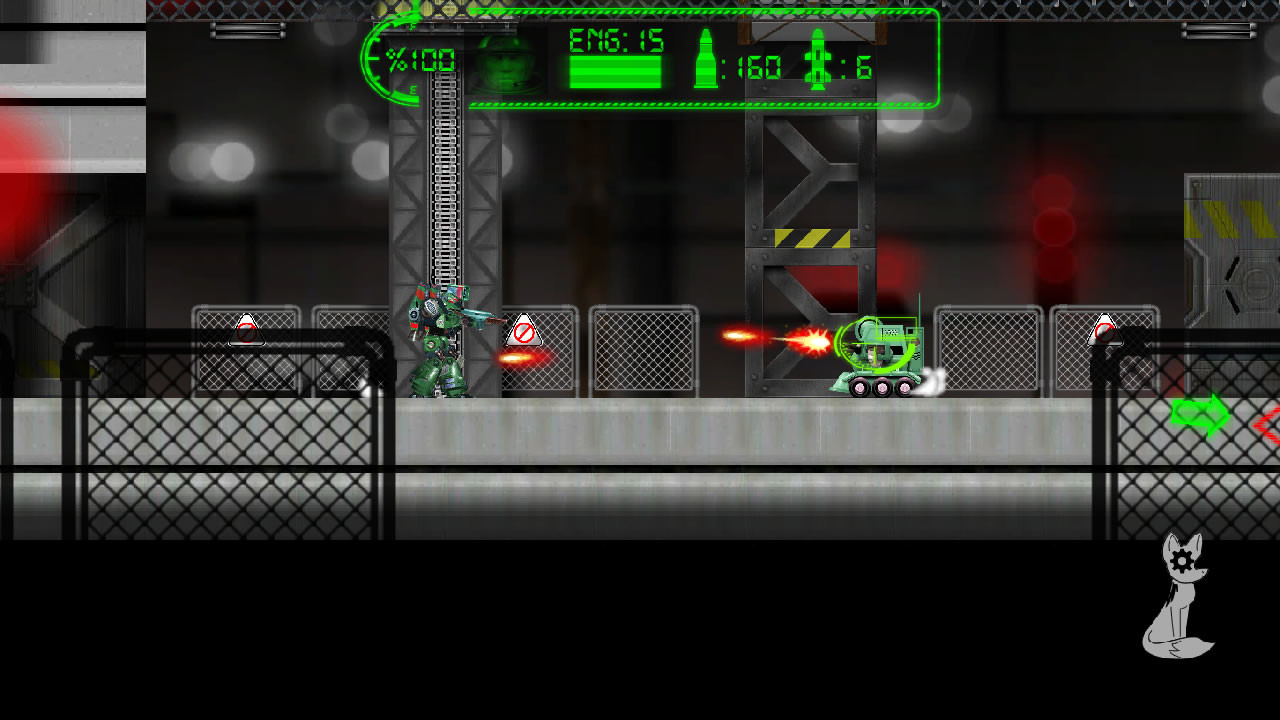Screen dimensions: 1280x720
Task: Click the ammo count reading 160
Action: pyautogui.click(x=757, y=68)
